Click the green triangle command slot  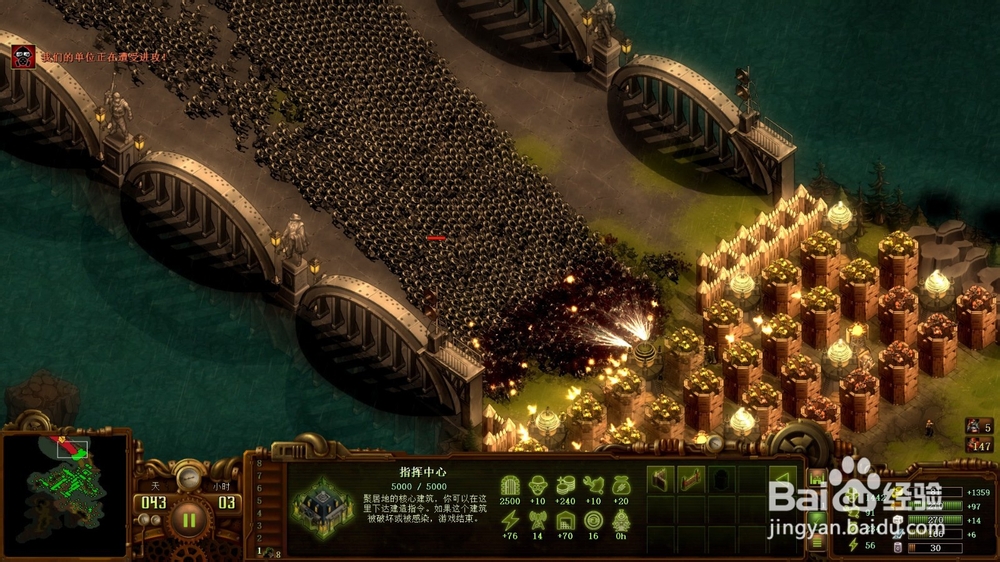tap(782, 481)
